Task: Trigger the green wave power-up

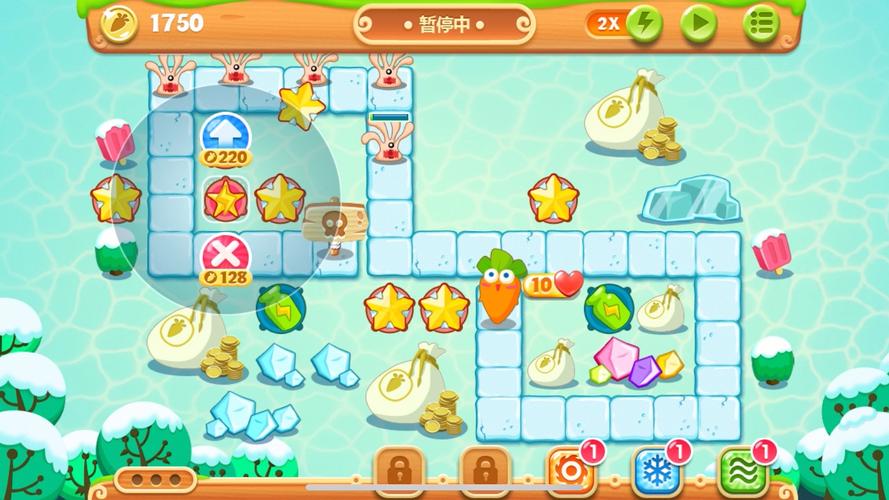Action: coord(742,469)
